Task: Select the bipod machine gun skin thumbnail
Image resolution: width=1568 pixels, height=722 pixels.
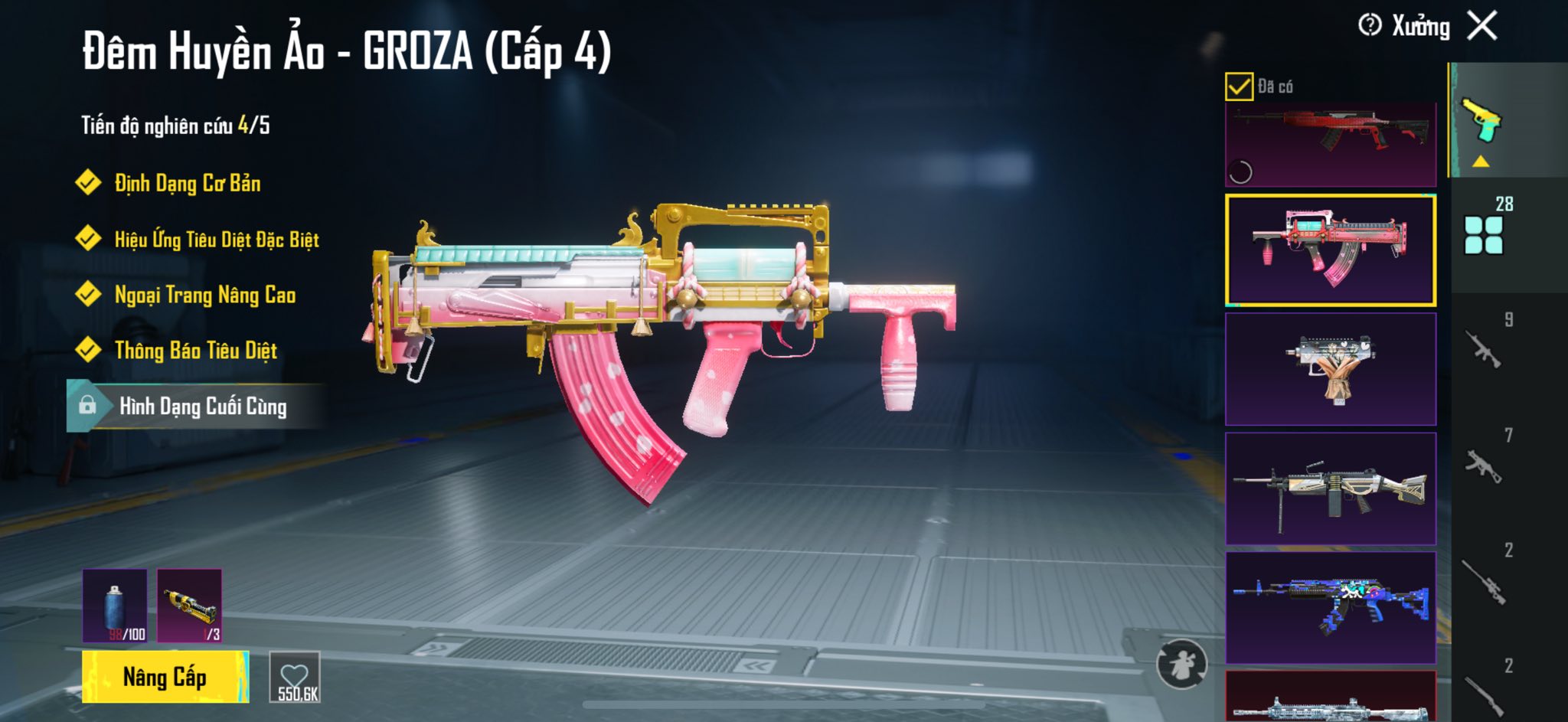Action: (x=1331, y=488)
